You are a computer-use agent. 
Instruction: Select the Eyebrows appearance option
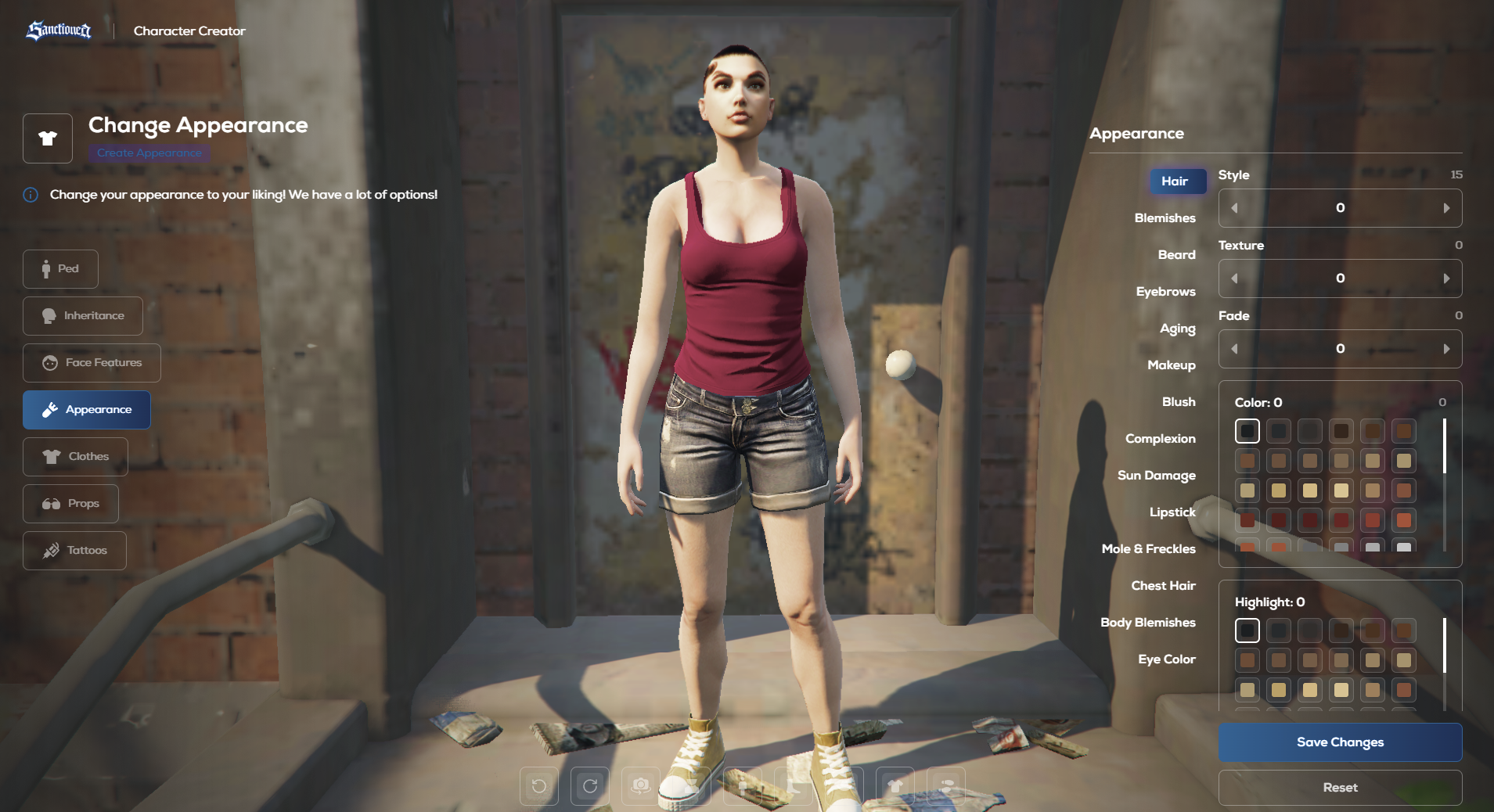click(1165, 292)
